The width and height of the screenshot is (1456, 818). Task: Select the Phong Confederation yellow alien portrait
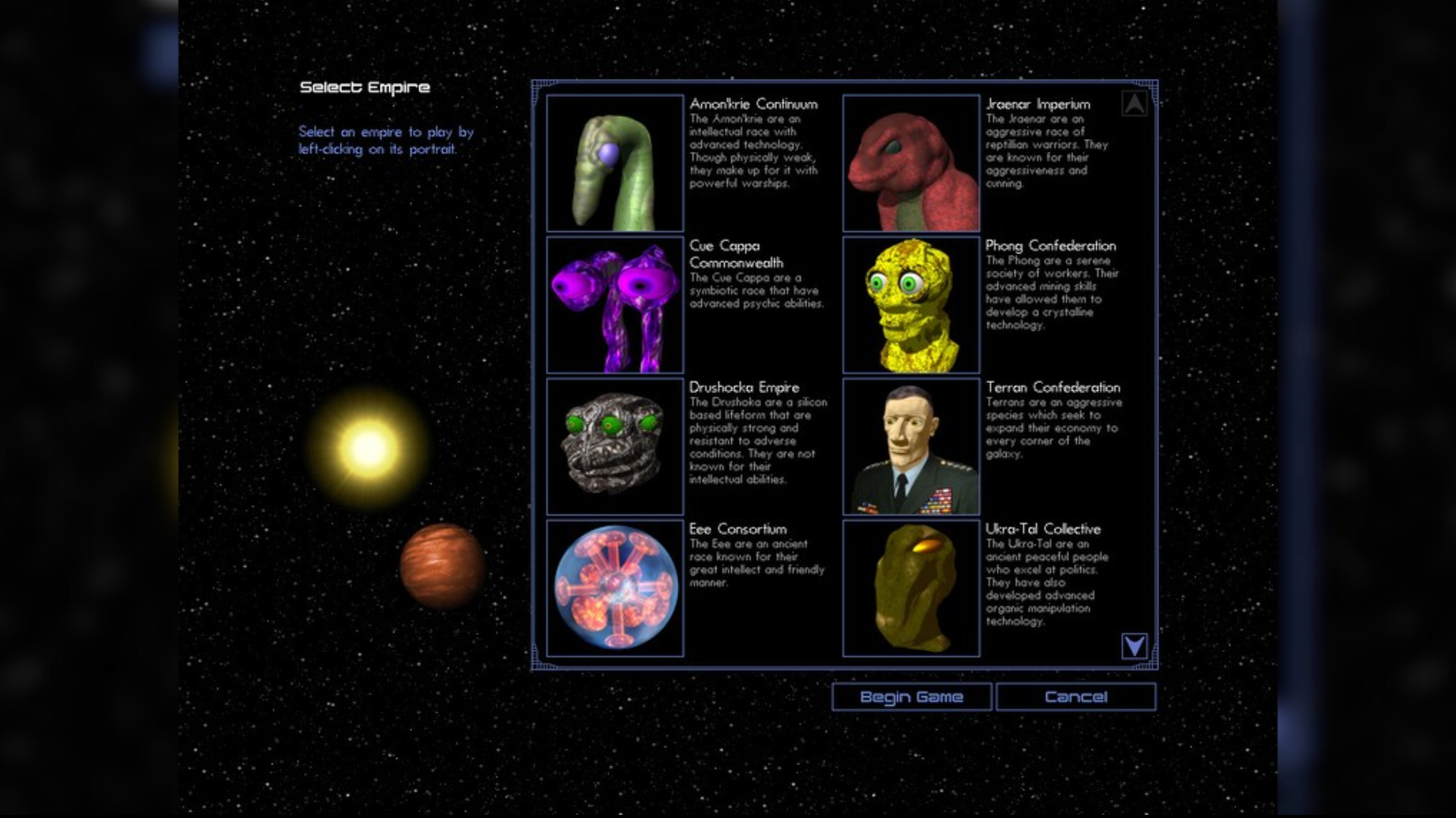[911, 305]
